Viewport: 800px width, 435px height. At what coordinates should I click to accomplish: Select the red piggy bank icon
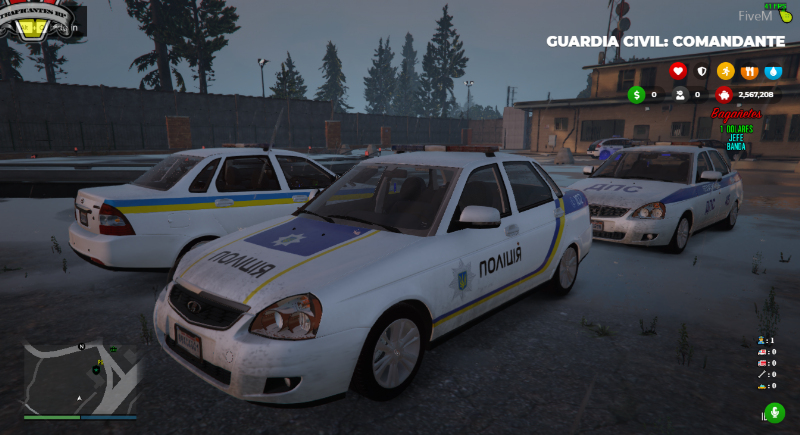[724, 95]
